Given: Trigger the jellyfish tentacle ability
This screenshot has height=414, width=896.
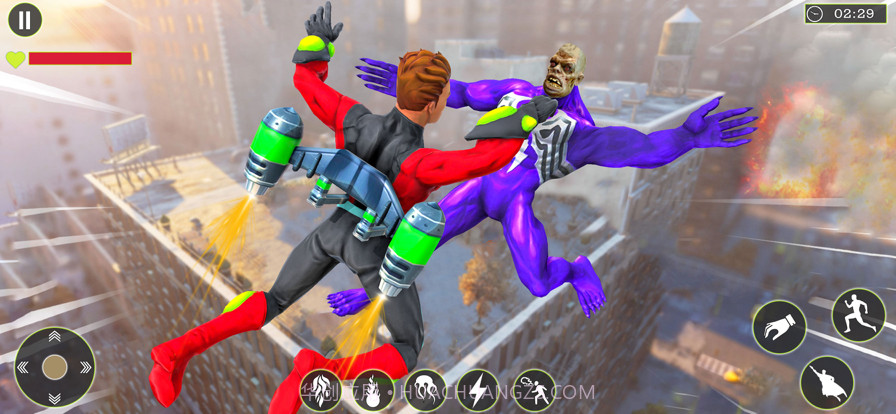Looking at the screenshot, I should (425, 390).
